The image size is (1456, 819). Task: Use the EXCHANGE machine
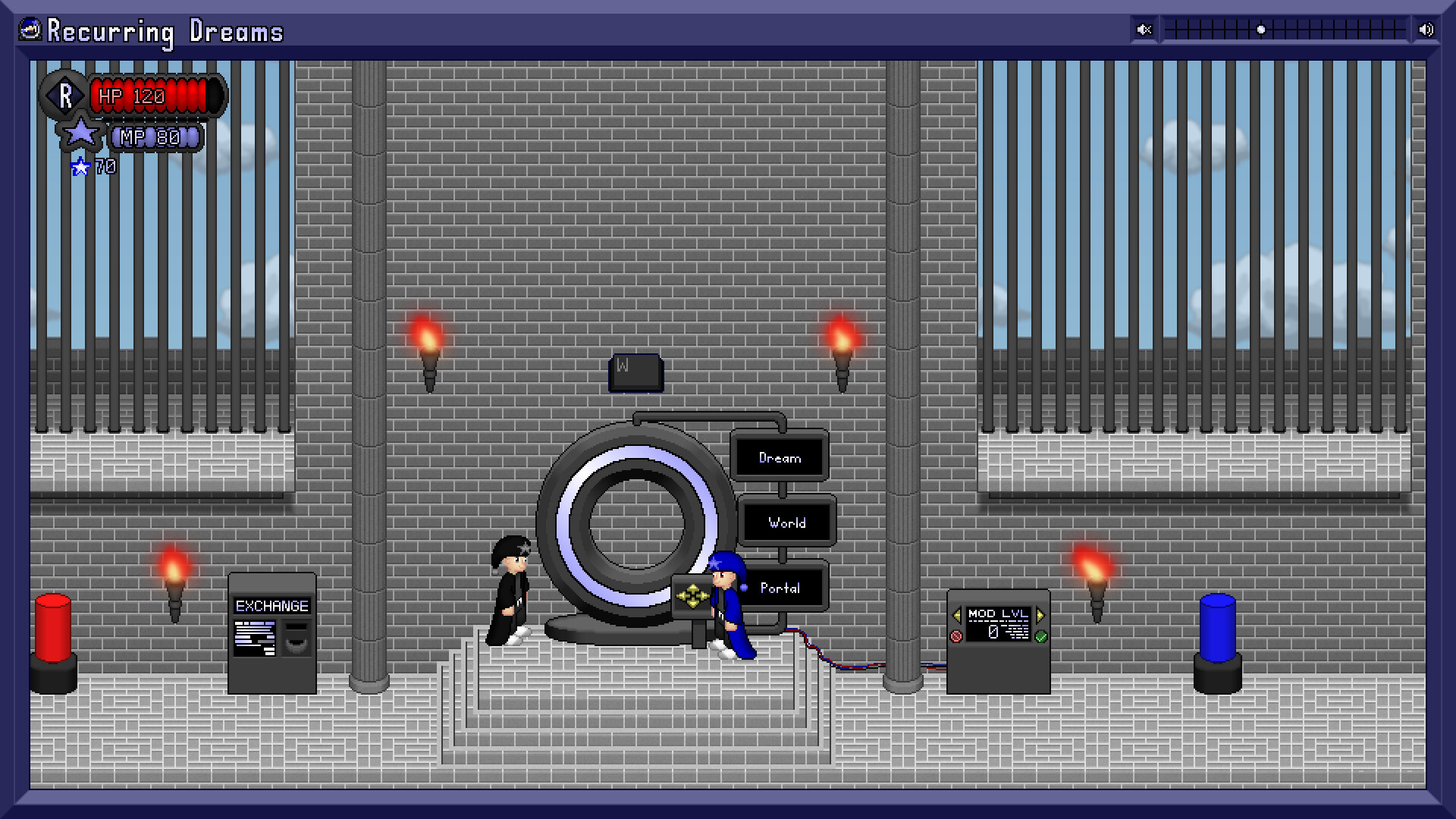click(x=271, y=633)
